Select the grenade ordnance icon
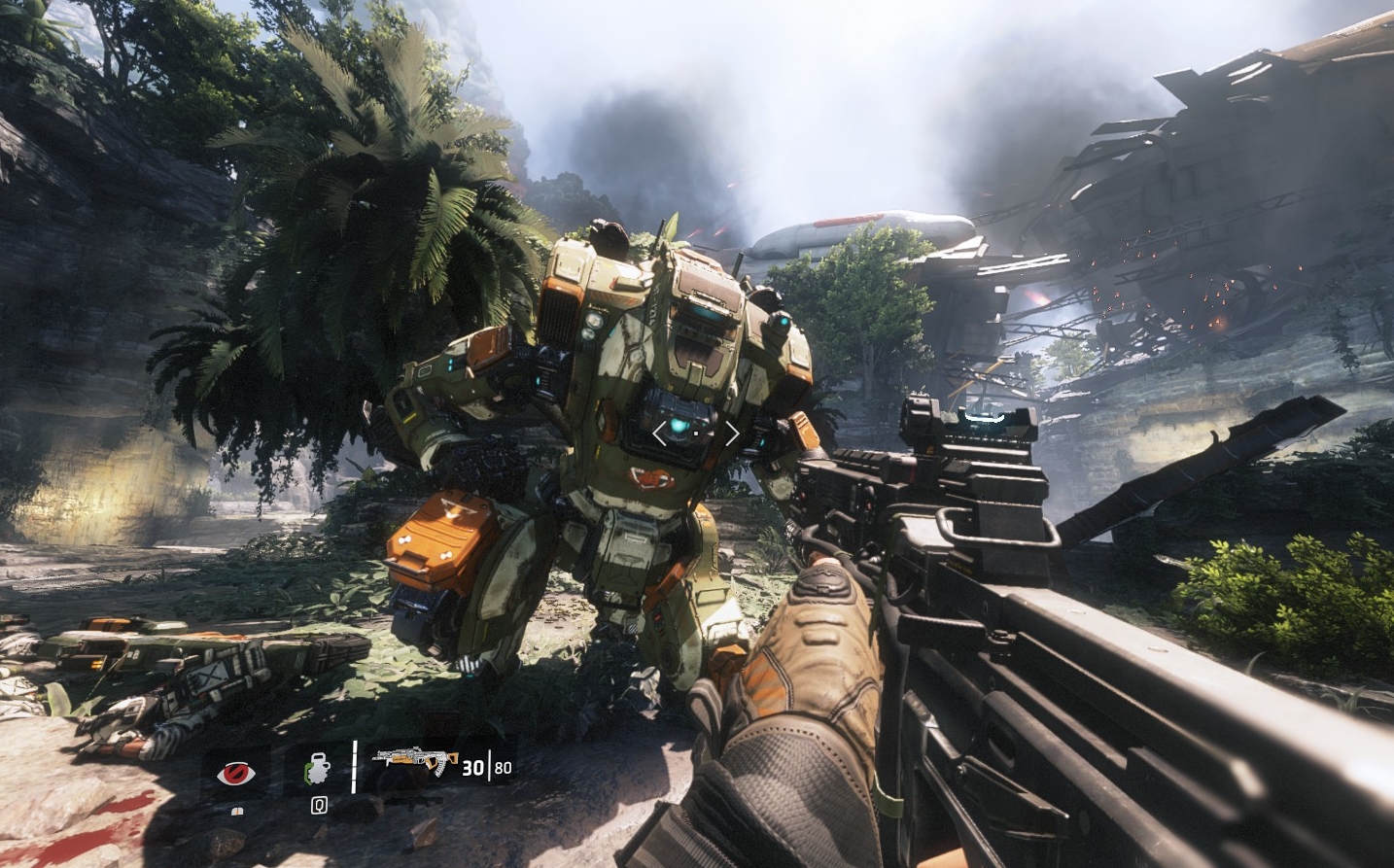This screenshot has width=1394, height=868. pyautogui.click(x=319, y=771)
